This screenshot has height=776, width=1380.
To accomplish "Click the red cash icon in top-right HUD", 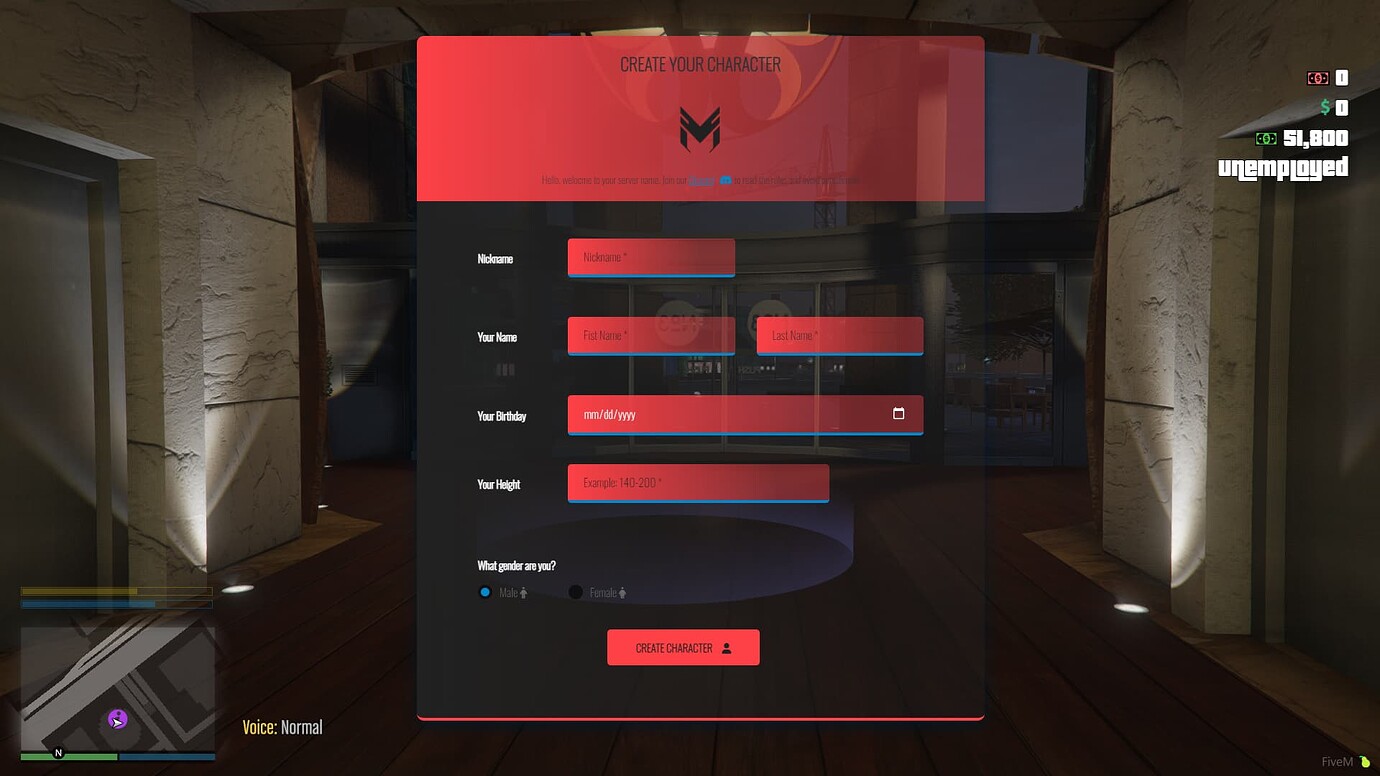I will 1319,77.
